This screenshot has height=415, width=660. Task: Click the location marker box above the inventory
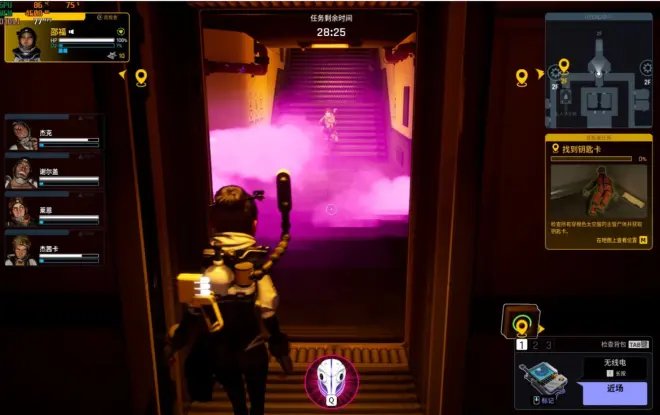pyautogui.click(x=520, y=323)
